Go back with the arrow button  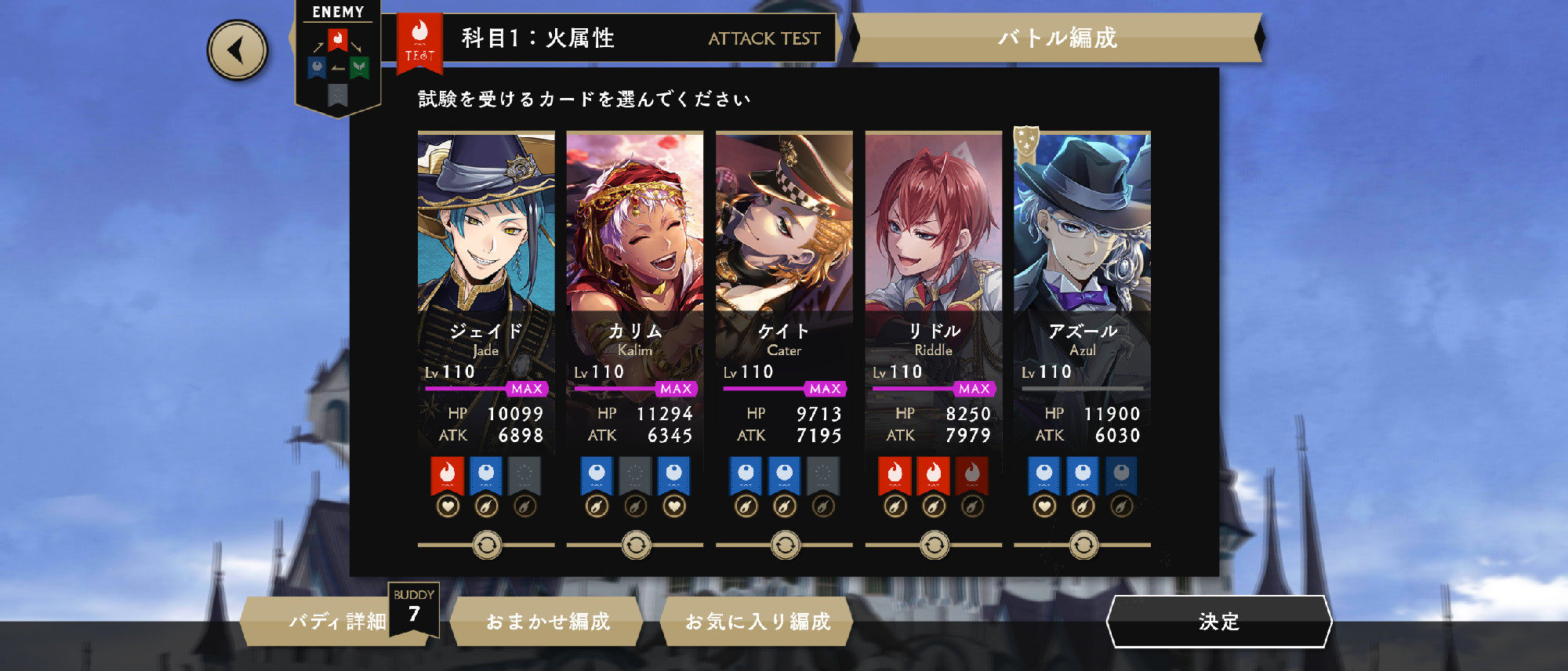point(238,50)
